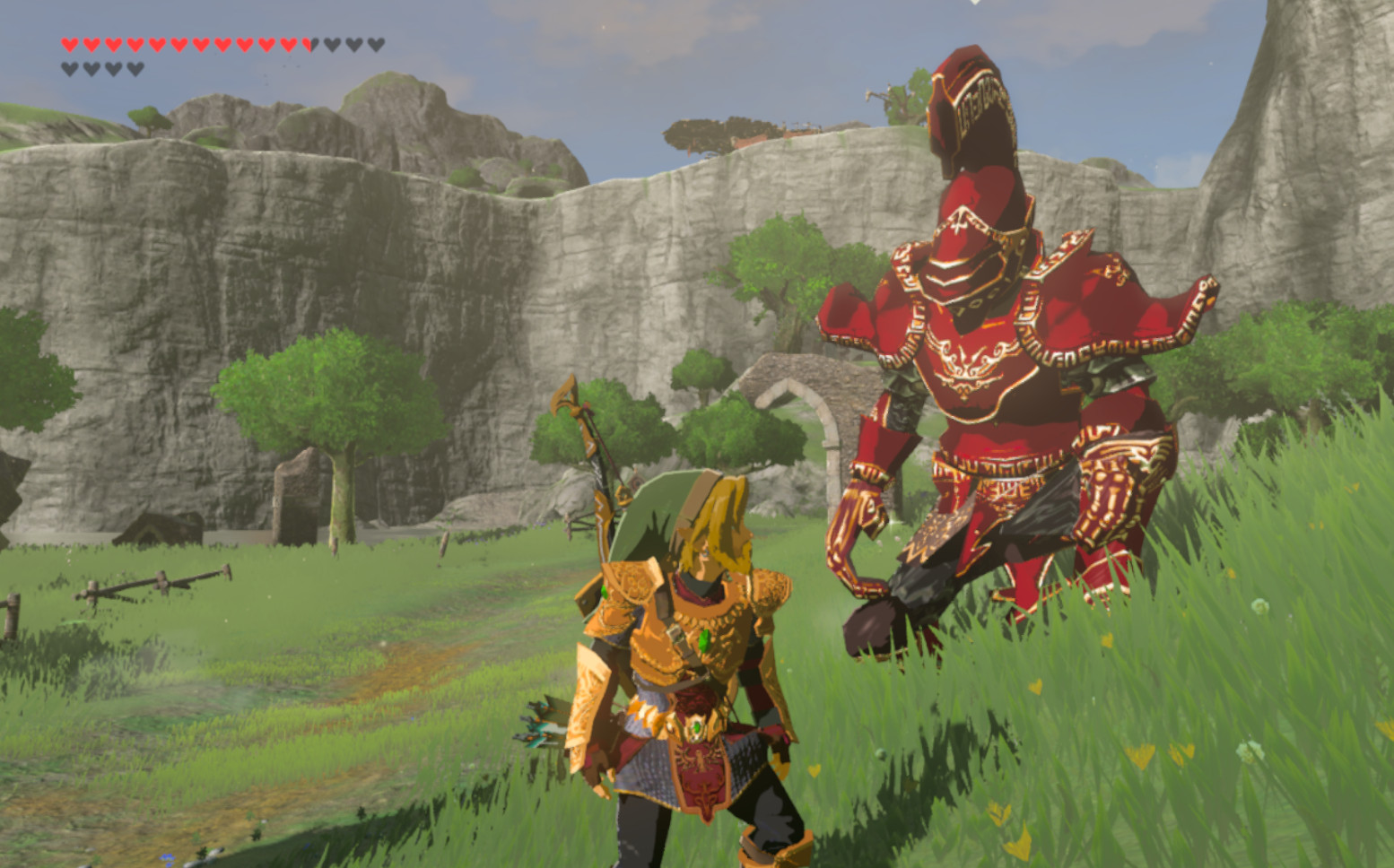Screen dimensions: 1394x868
Task: Select the half-filled heart in the meter
Action: (x=310, y=44)
